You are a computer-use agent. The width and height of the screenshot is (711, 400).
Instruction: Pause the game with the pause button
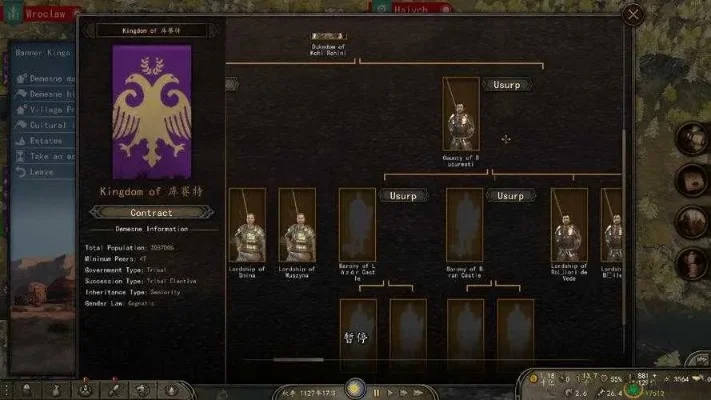[x=376, y=392]
